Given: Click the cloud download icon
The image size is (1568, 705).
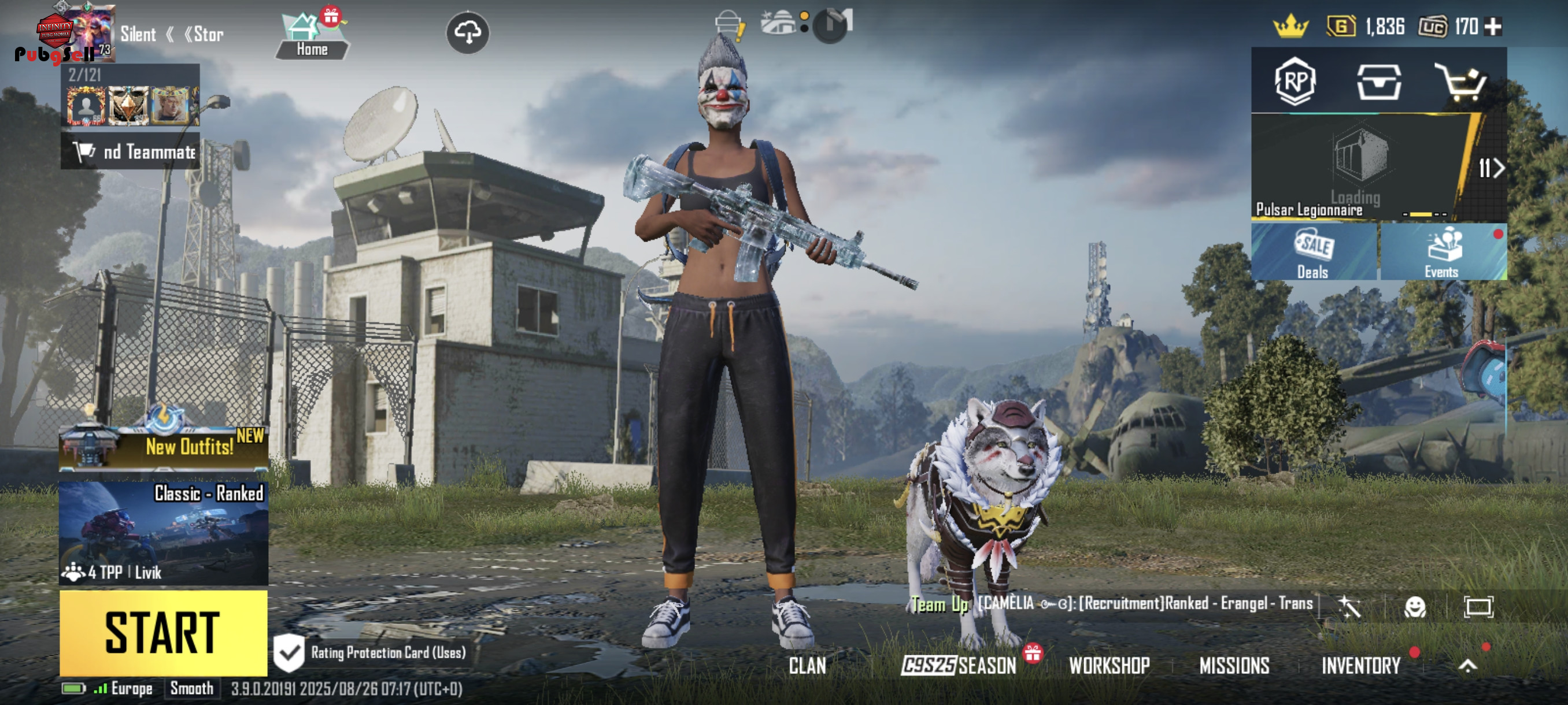Looking at the screenshot, I should 468,33.
